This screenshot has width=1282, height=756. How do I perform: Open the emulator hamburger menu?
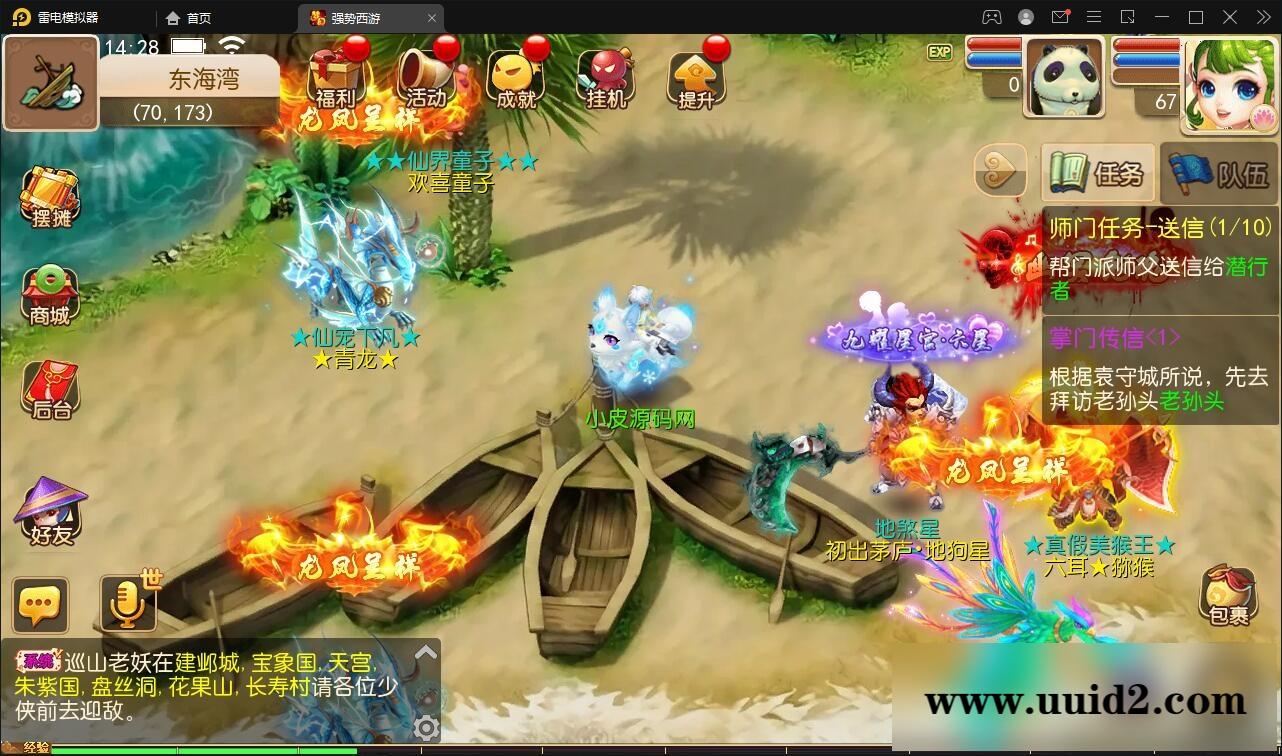(x=1094, y=17)
